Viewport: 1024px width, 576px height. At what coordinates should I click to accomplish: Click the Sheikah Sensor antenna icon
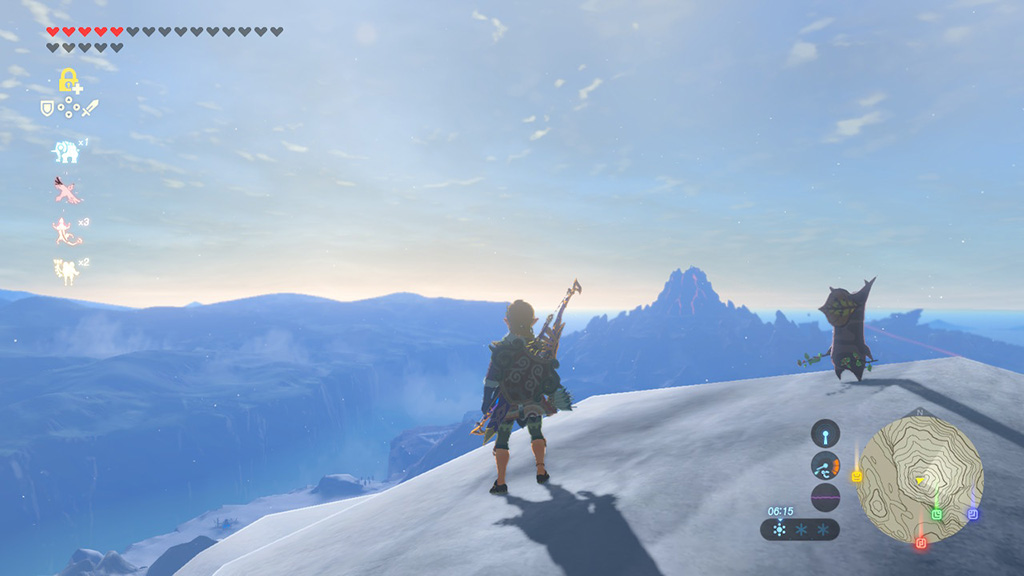pos(825,433)
